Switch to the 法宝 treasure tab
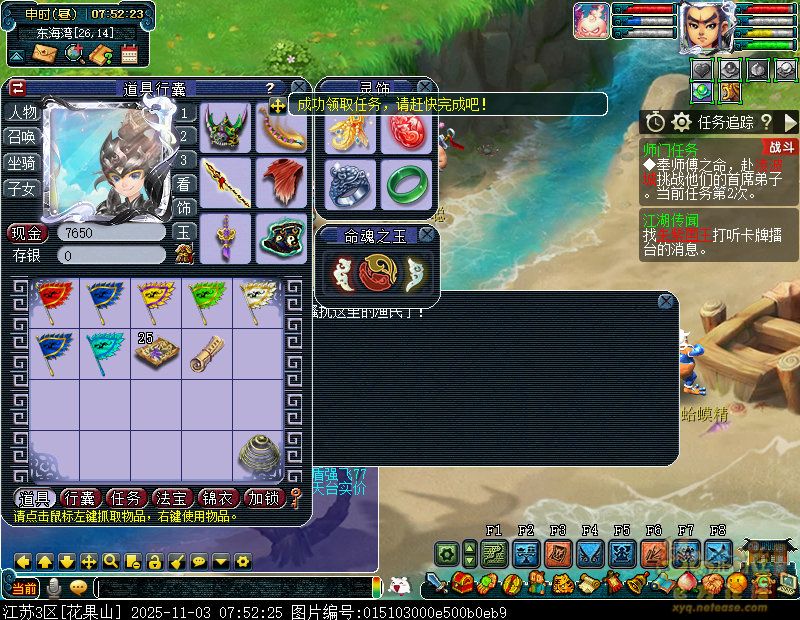The width and height of the screenshot is (800, 620). click(174, 498)
